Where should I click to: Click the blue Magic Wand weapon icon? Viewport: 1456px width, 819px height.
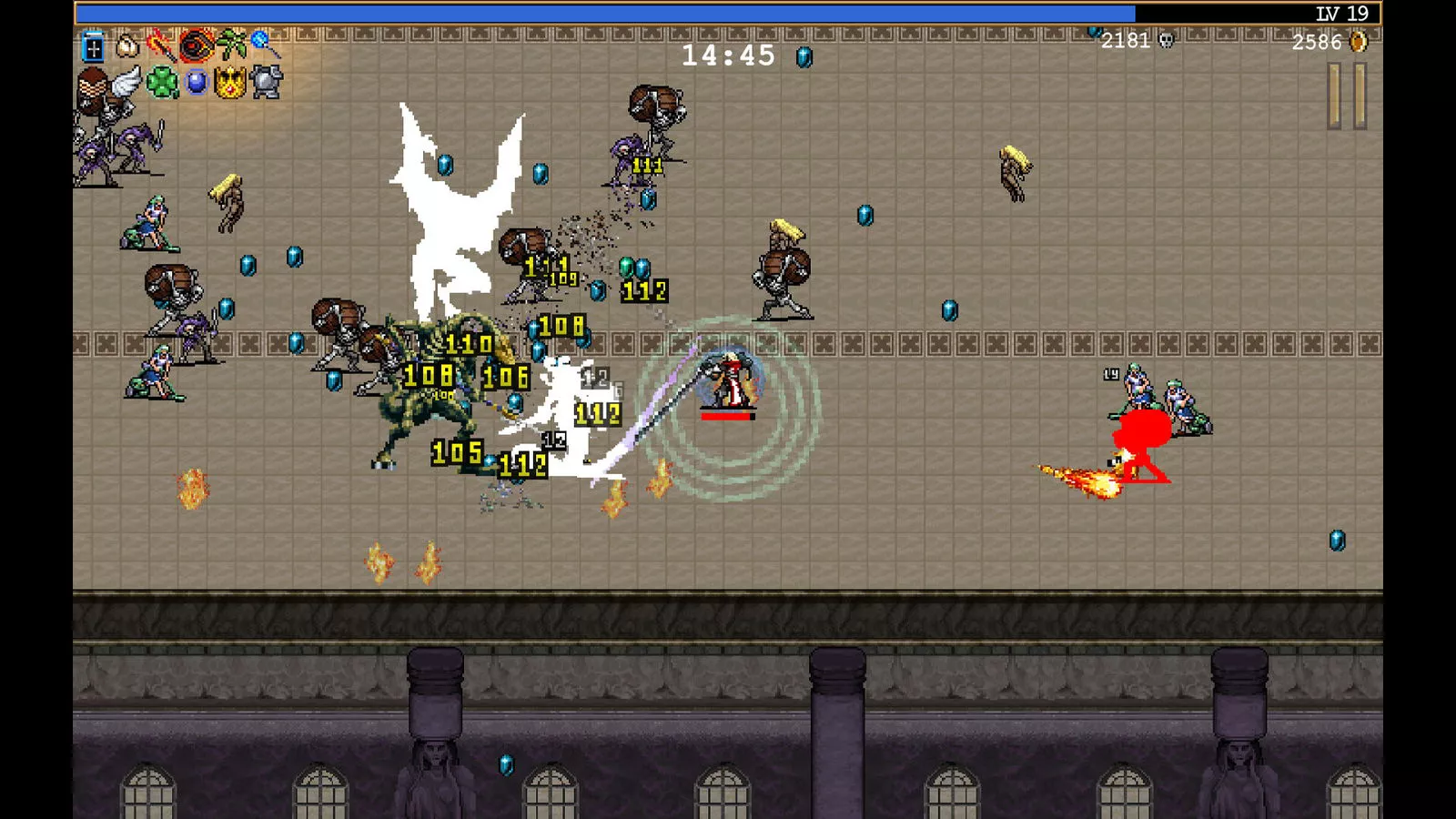coord(264,44)
